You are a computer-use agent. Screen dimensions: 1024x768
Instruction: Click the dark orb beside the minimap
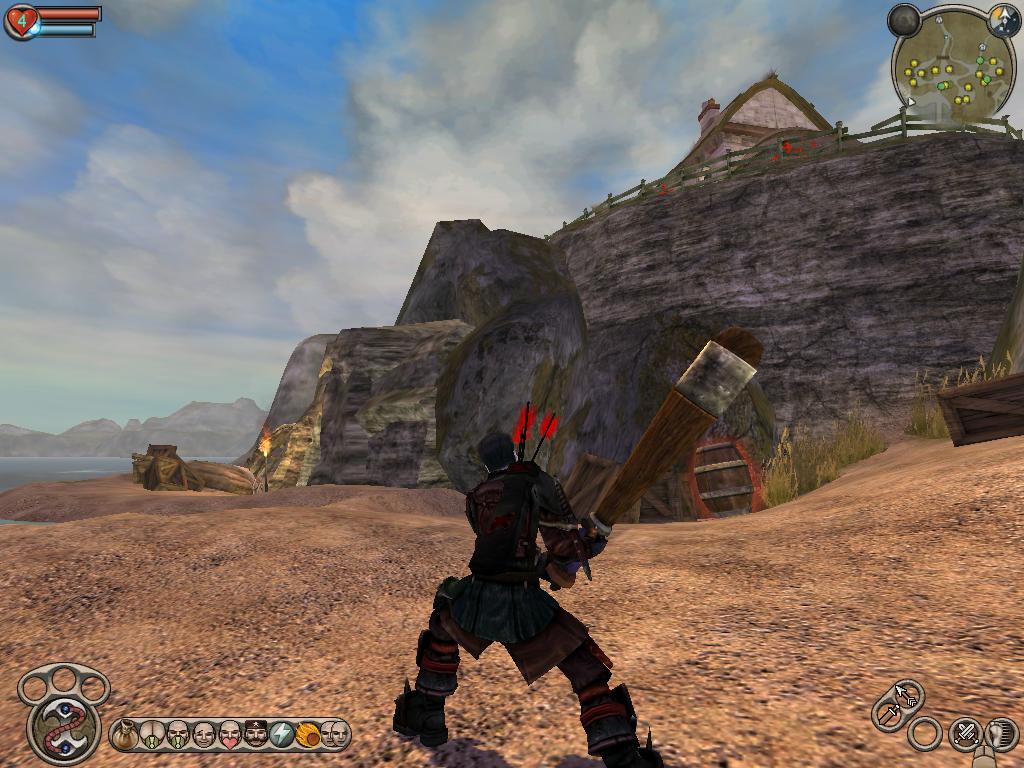pos(904,19)
